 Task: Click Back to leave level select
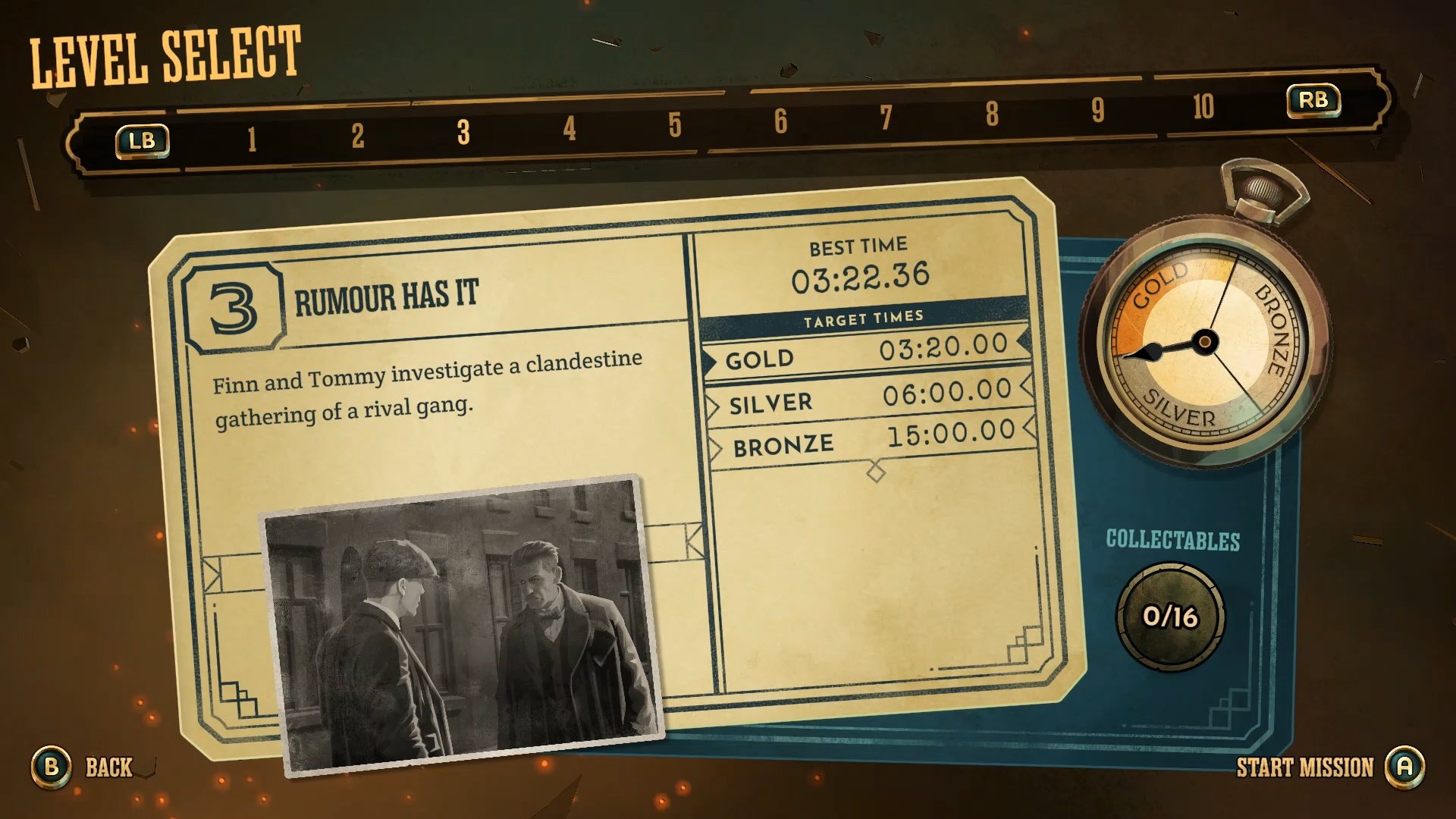[108, 768]
